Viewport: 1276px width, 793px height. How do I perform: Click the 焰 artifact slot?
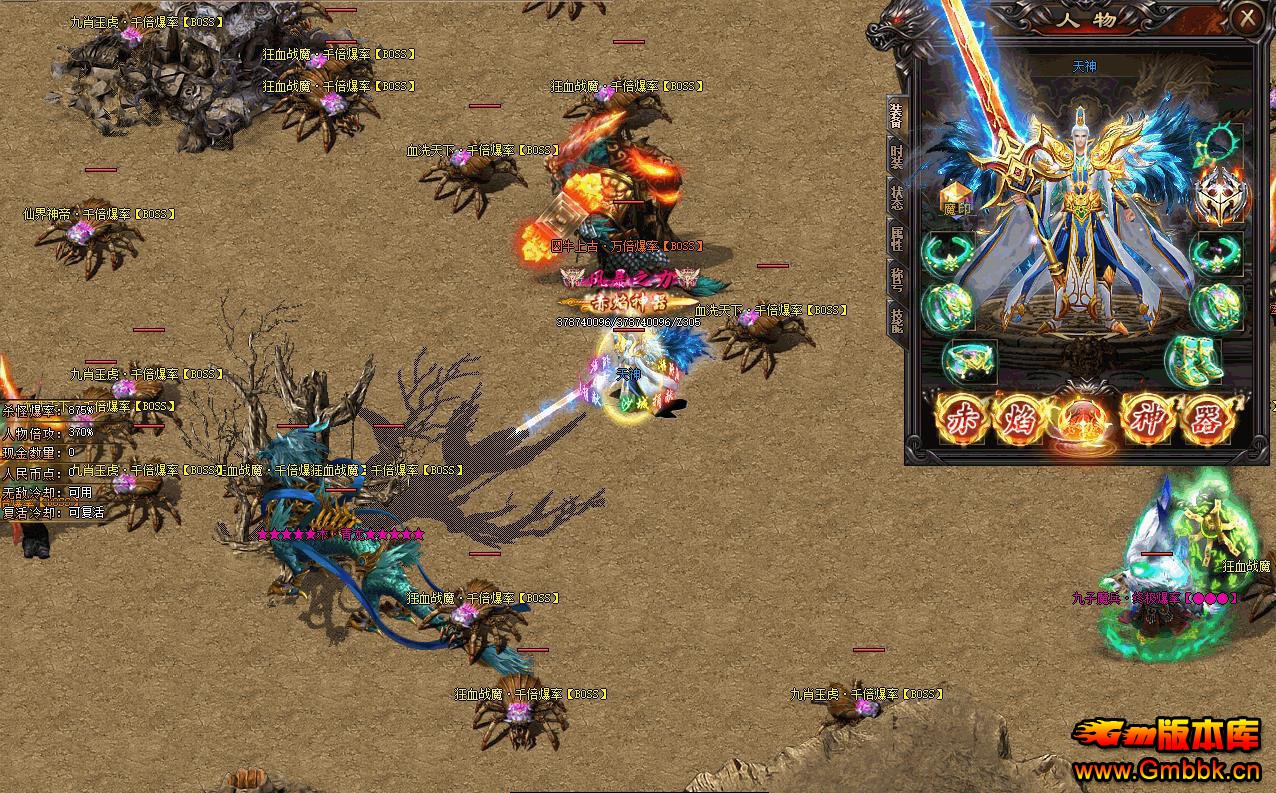coord(1019,420)
